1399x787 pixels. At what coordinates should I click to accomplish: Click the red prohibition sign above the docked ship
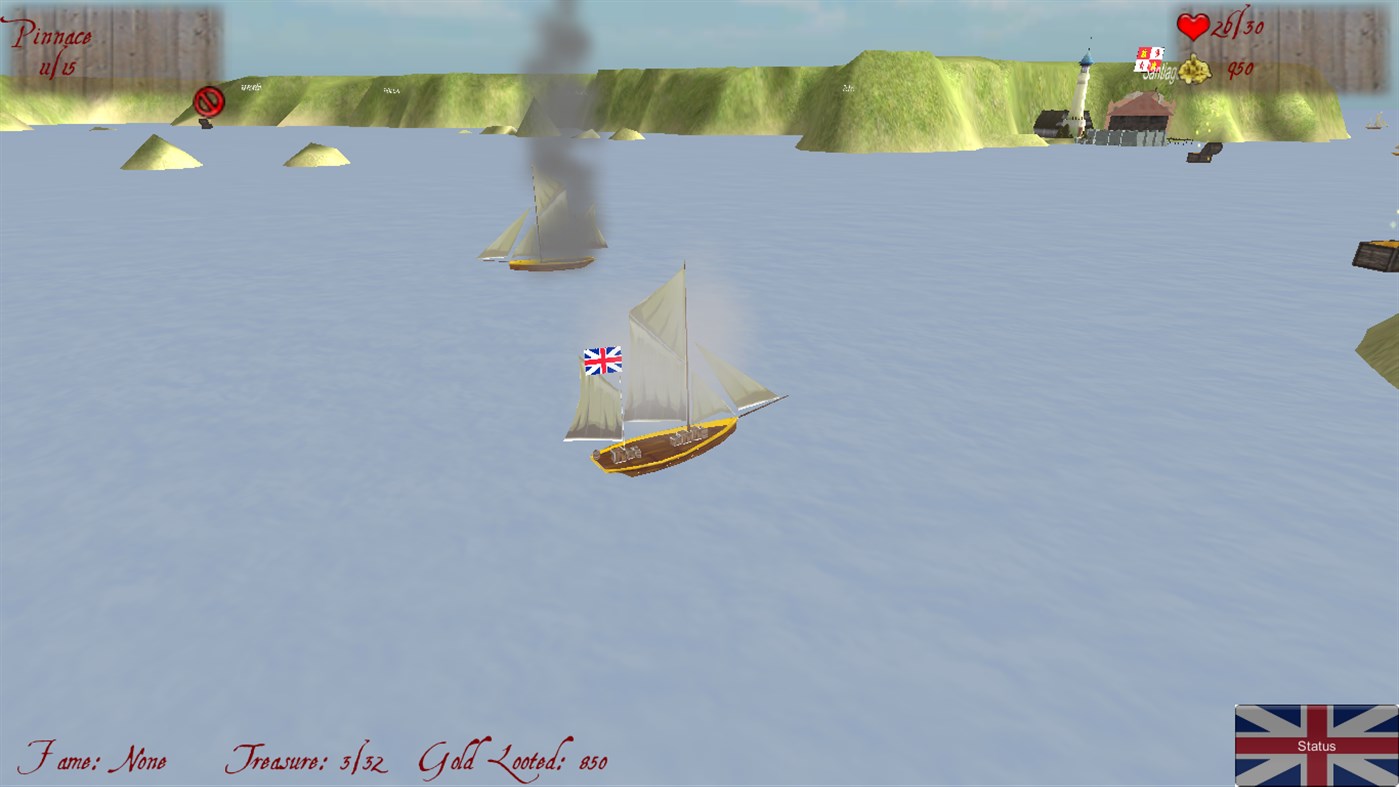click(x=207, y=100)
